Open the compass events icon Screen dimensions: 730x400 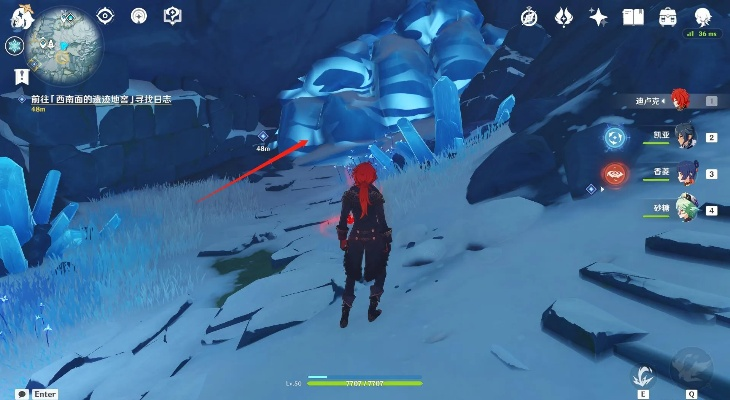pyautogui.click(x=532, y=16)
